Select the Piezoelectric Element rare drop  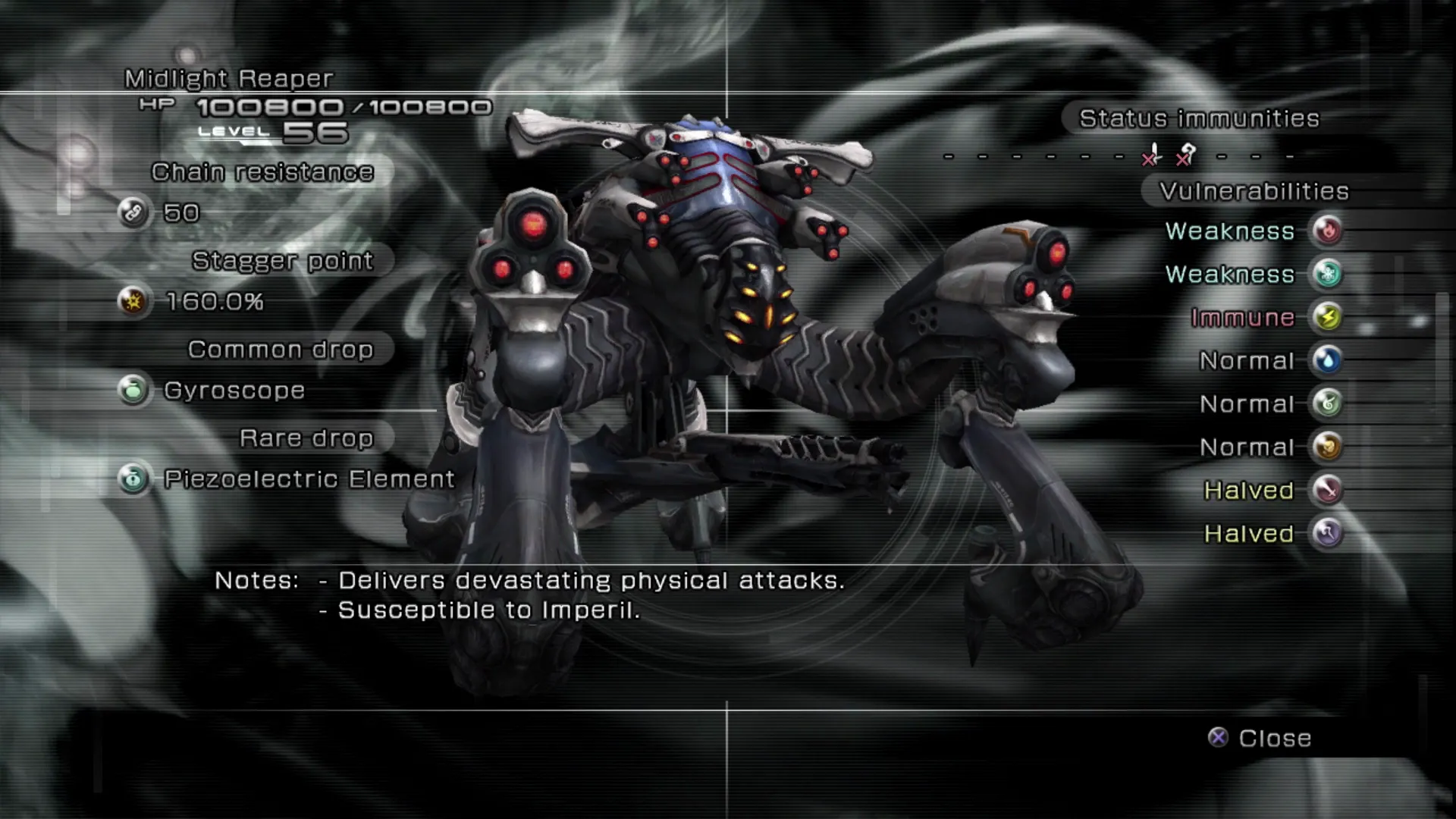[x=309, y=479]
